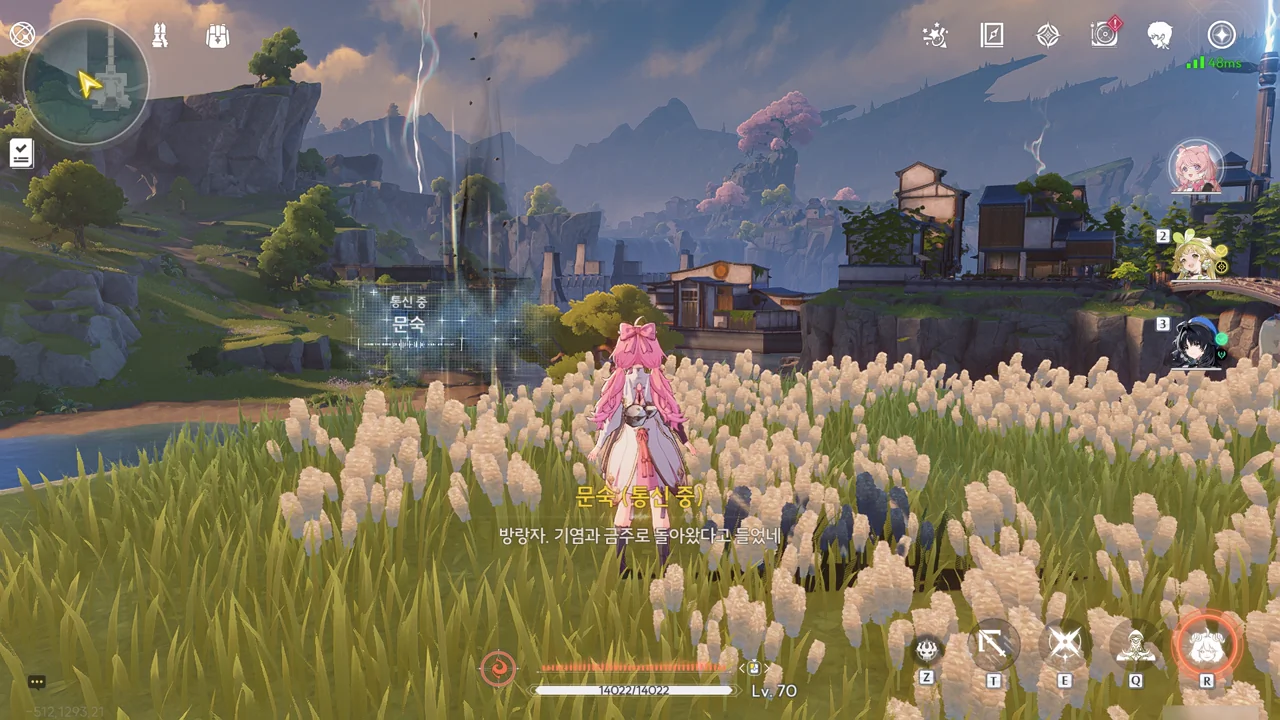The height and width of the screenshot is (720, 1280).
Task: Open the globe icon beside the minimap
Action: [22, 35]
